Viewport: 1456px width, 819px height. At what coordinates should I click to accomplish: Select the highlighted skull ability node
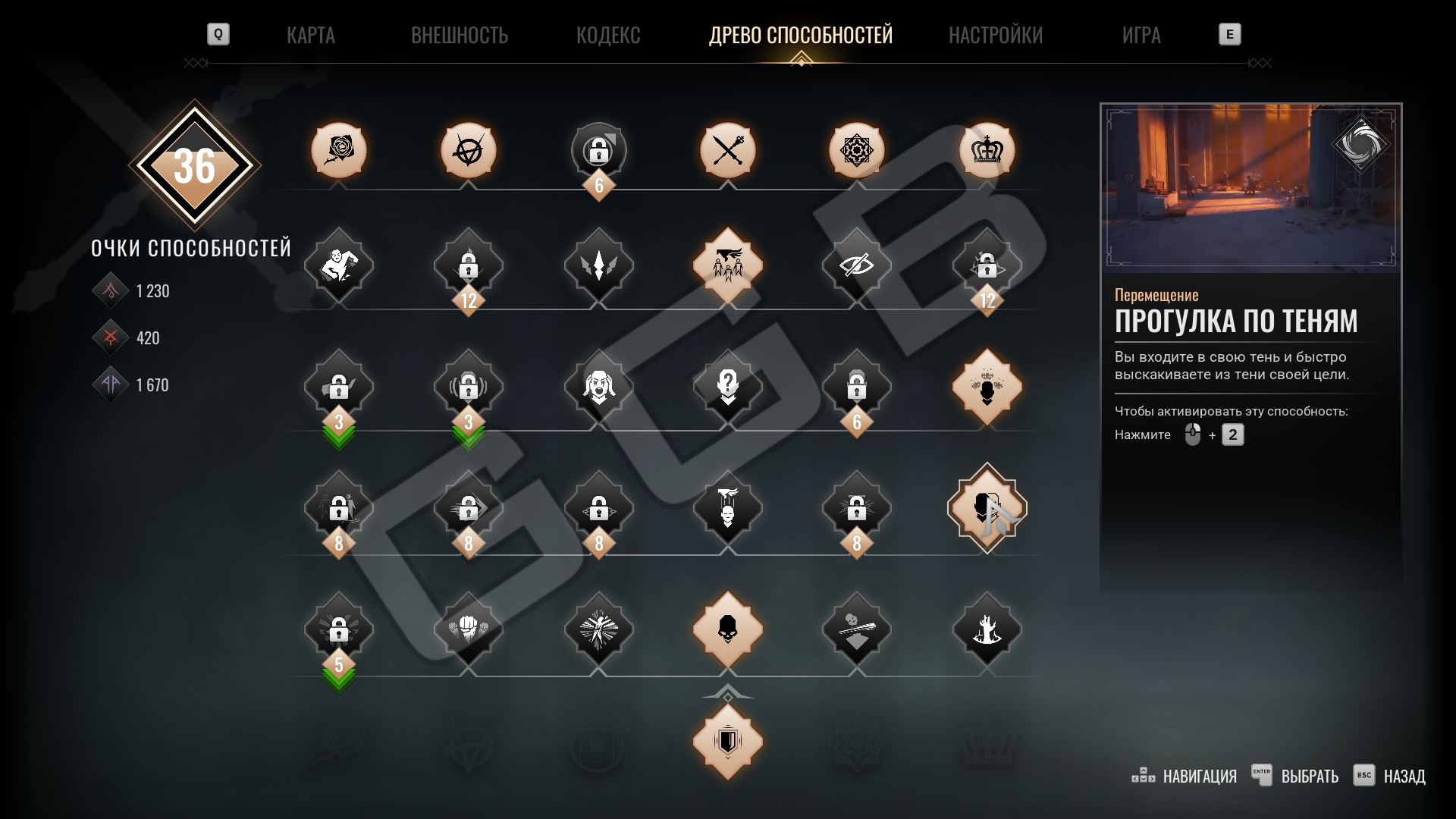(728, 629)
